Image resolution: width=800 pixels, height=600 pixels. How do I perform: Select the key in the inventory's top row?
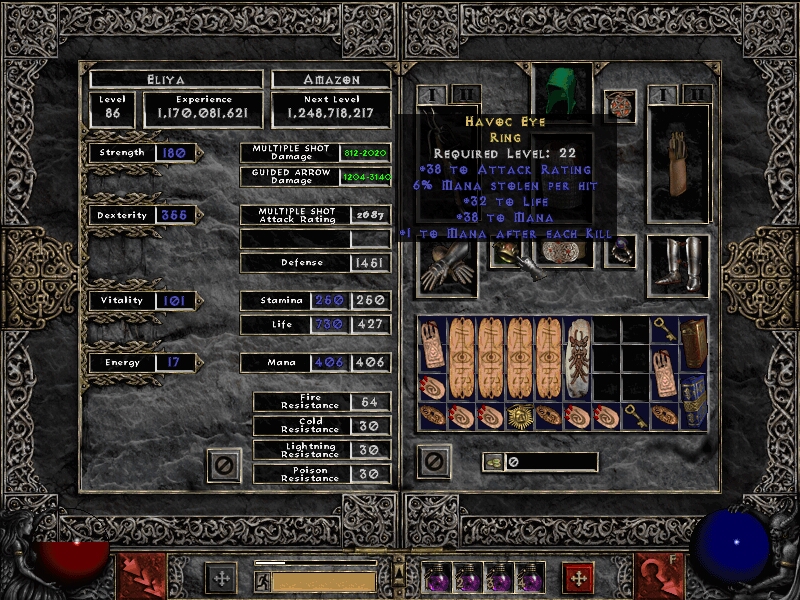pos(663,331)
